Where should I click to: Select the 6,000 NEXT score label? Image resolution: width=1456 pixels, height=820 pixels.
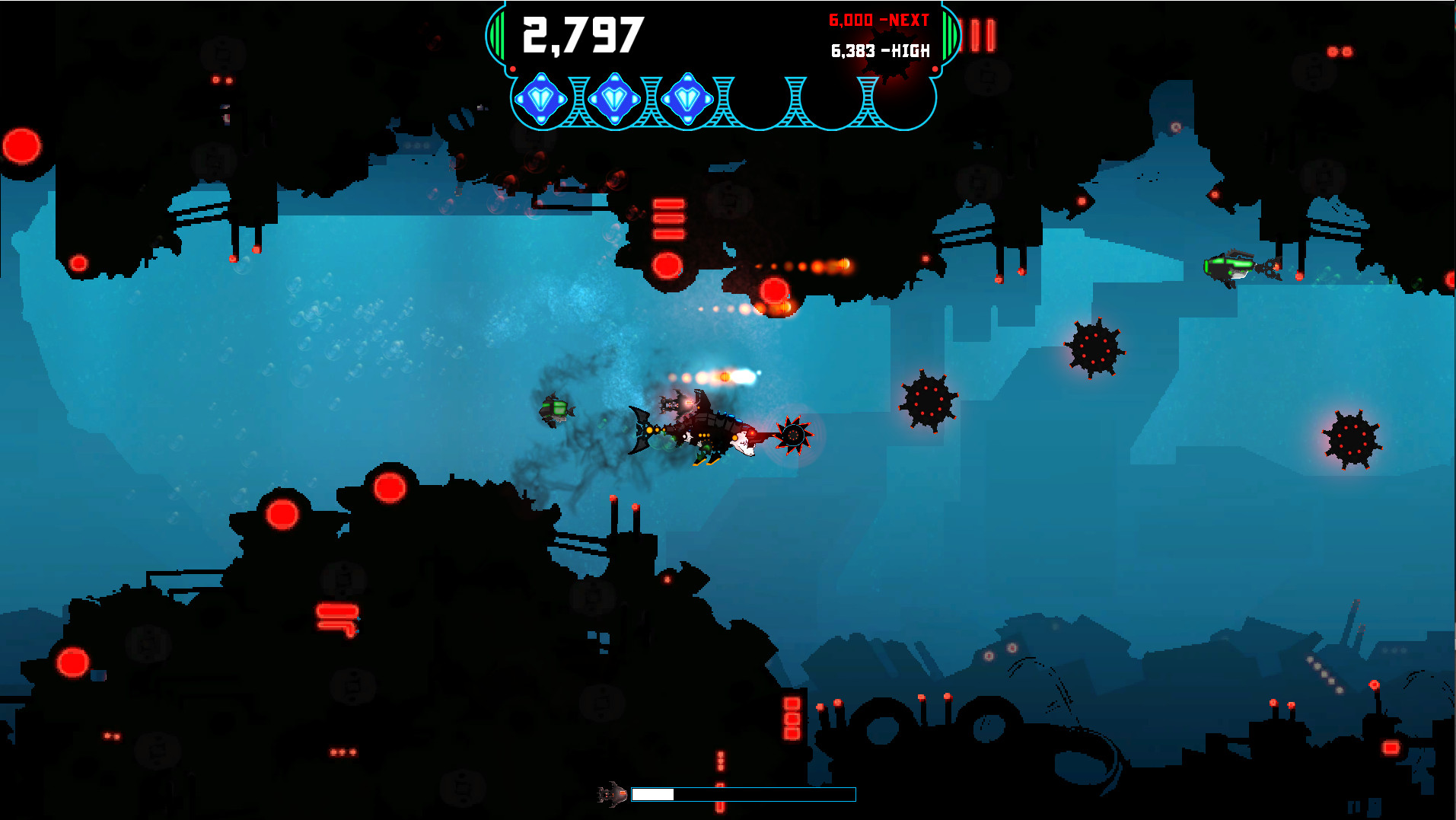pyautogui.click(x=877, y=21)
